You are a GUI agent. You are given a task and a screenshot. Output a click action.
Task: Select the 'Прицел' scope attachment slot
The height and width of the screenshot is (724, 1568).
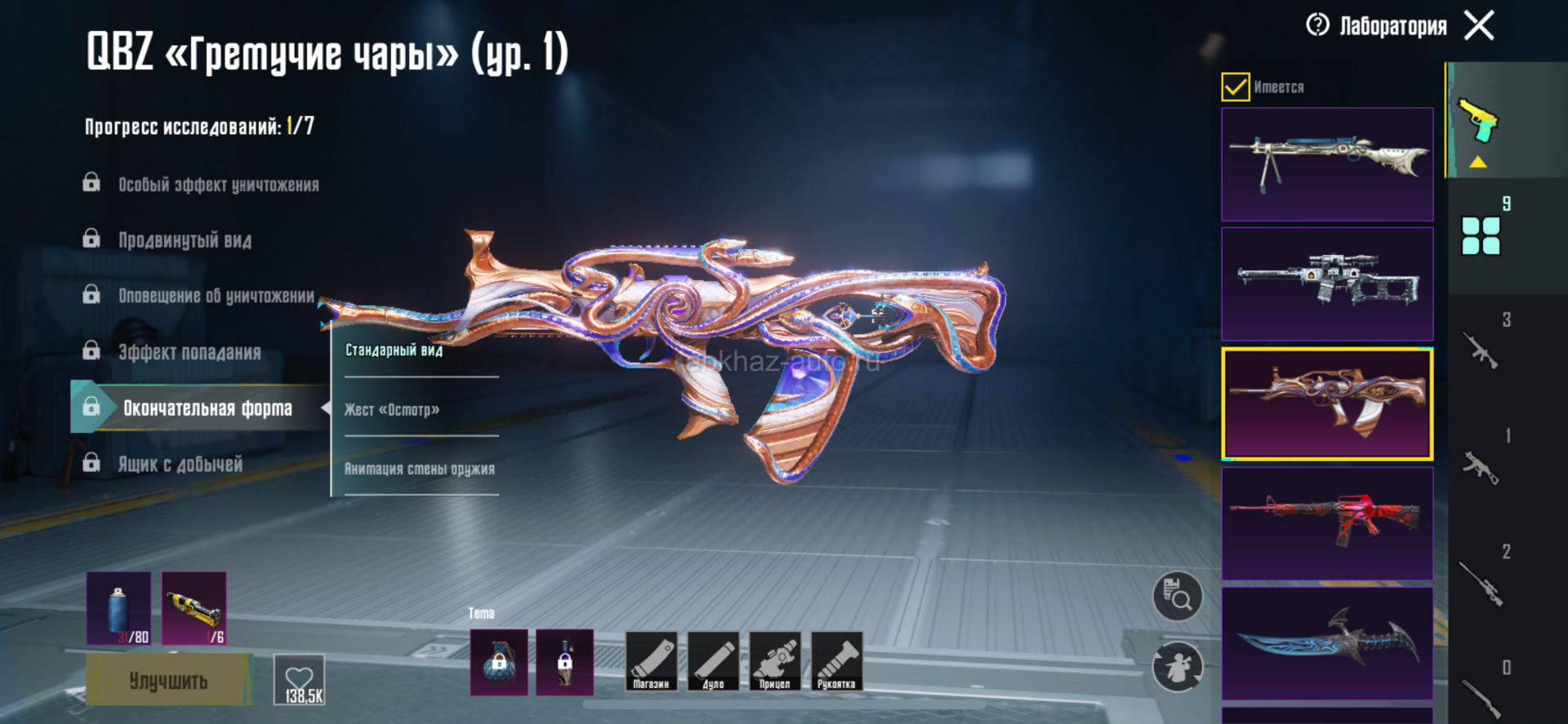click(775, 662)
